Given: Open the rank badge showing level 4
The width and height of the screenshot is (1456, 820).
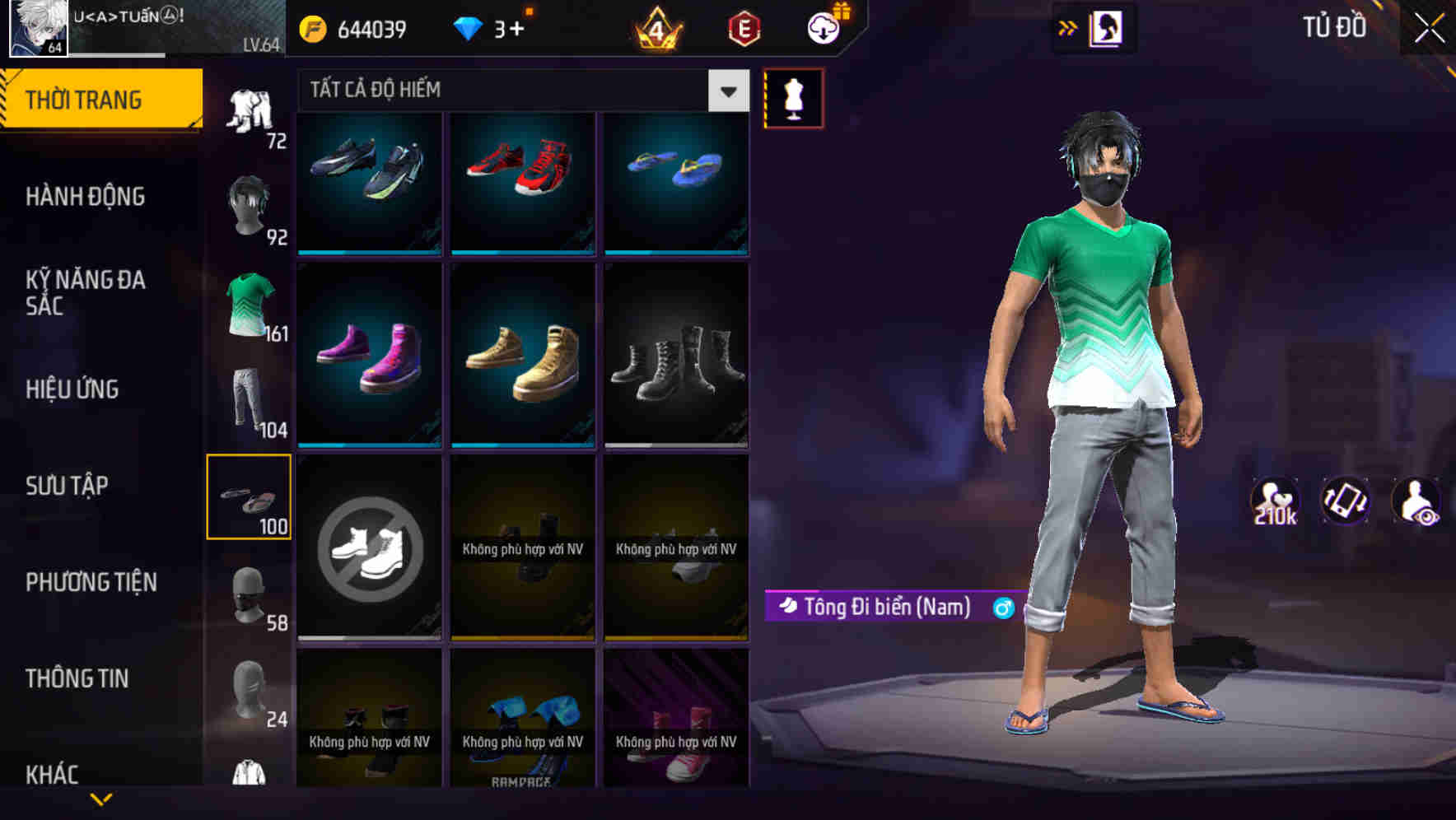Looking at the screenshot, I should pyautogui.click(x=655, y=29).
